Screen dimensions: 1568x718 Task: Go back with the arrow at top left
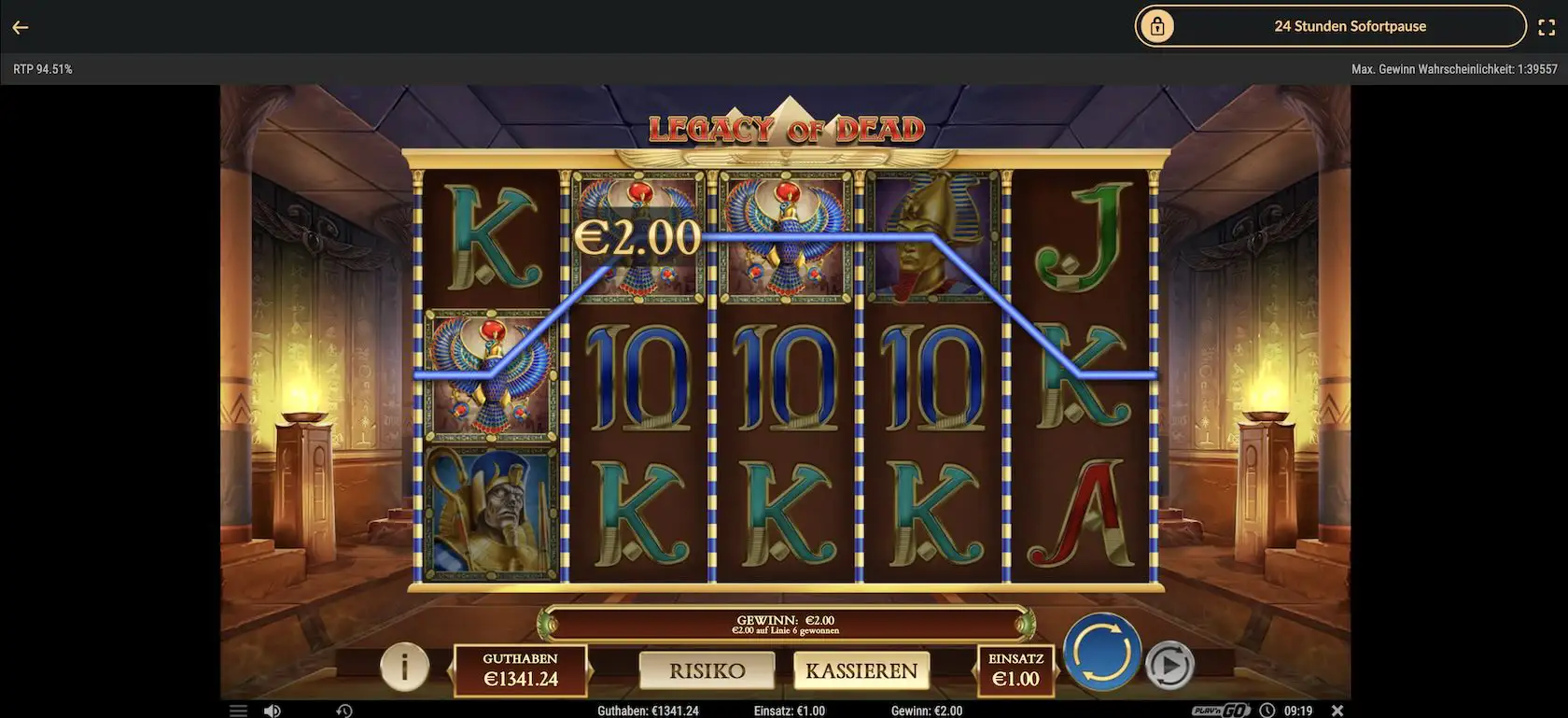[x=20, y=26]
